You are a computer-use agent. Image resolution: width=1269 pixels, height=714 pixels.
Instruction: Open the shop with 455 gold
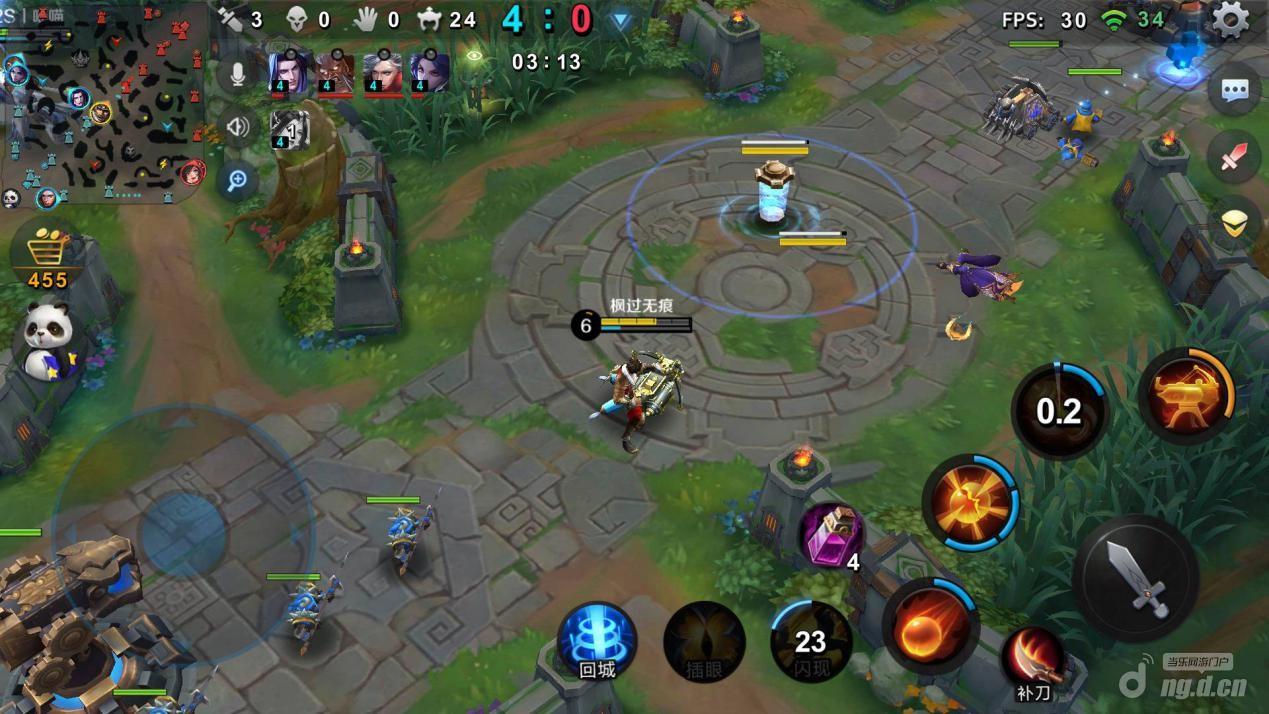pos(47,256)
